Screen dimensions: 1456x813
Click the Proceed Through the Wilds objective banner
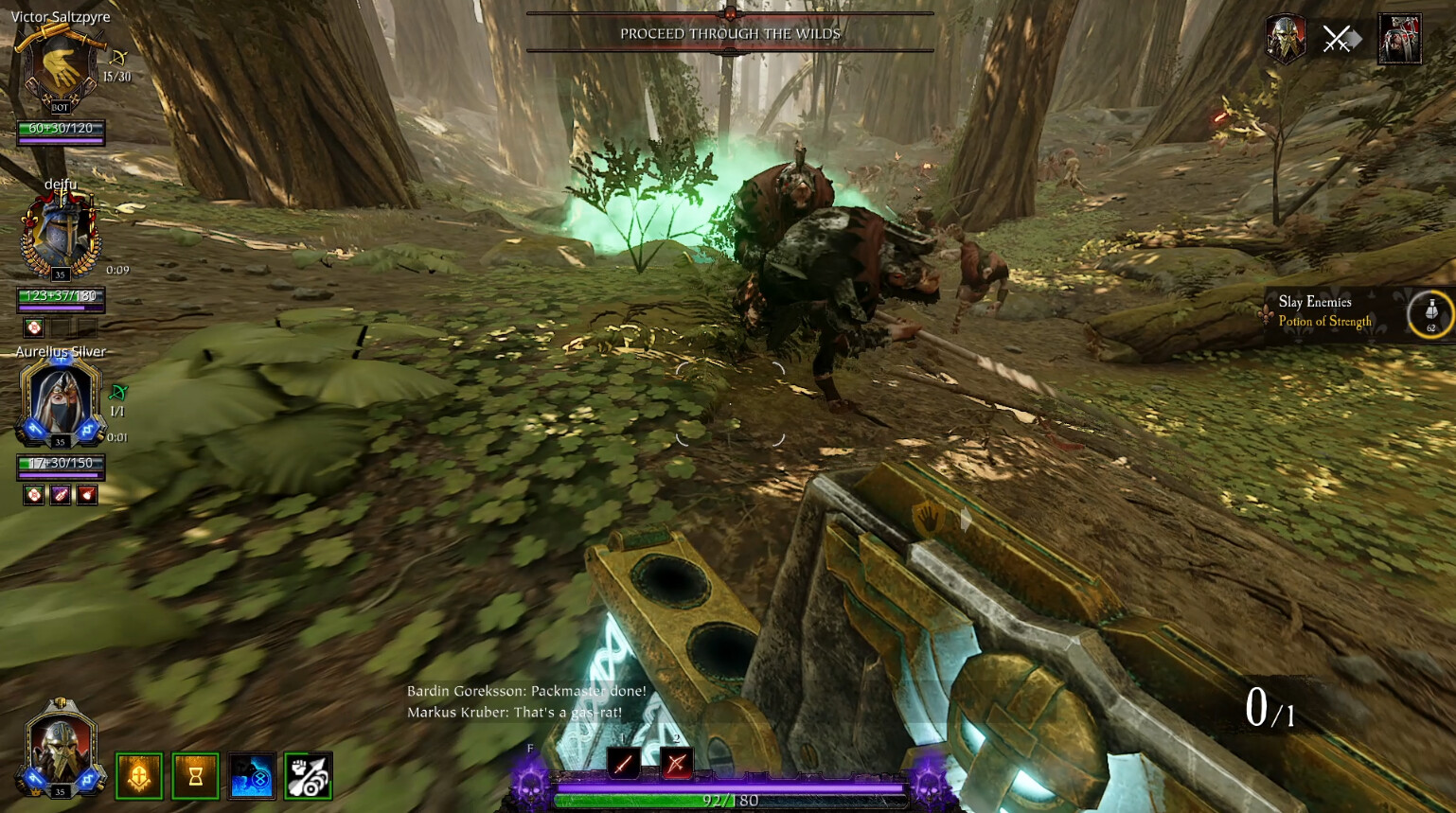coord(730,34)
